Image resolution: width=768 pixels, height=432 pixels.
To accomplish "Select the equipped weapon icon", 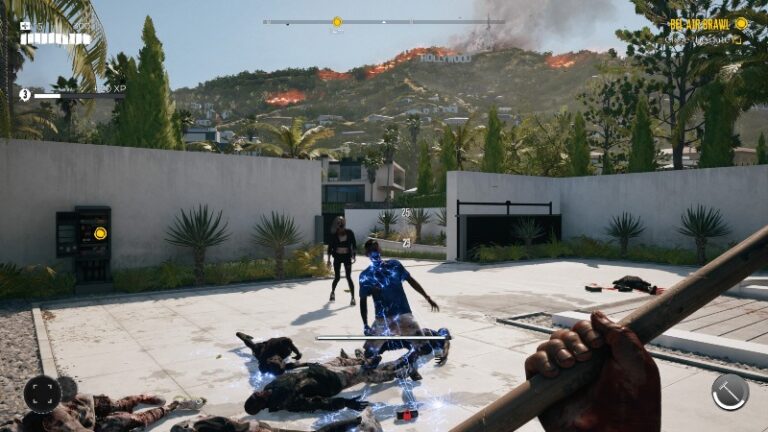I will pos(730,391).
